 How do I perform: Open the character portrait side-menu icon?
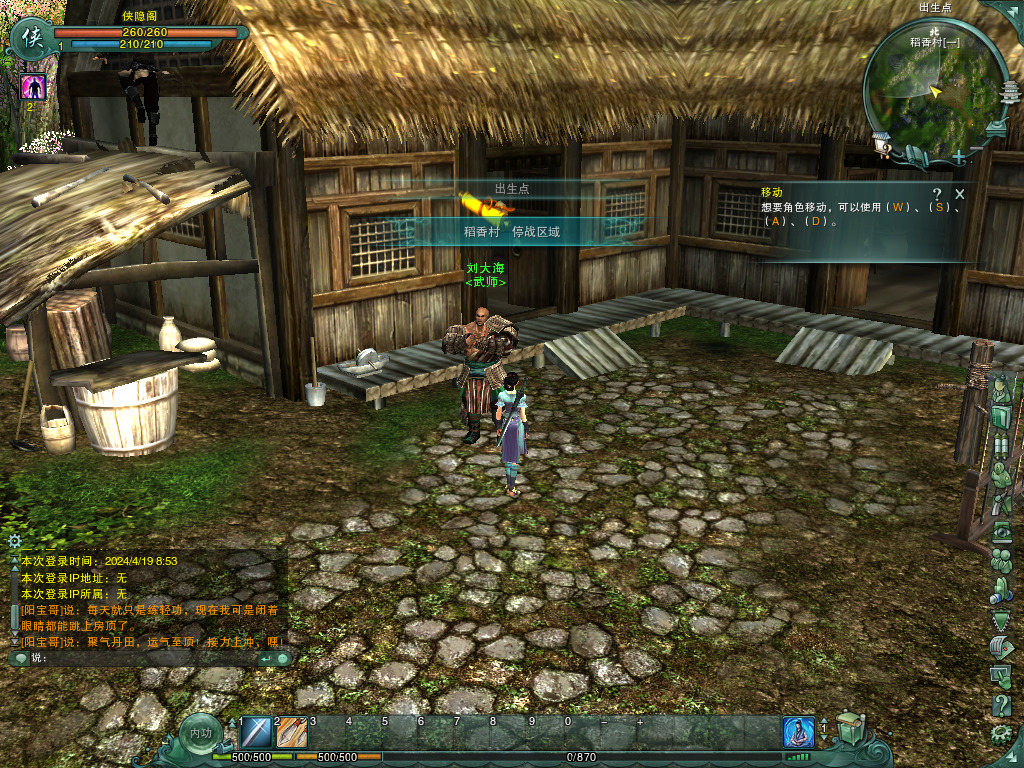[x=1001, y=389]
